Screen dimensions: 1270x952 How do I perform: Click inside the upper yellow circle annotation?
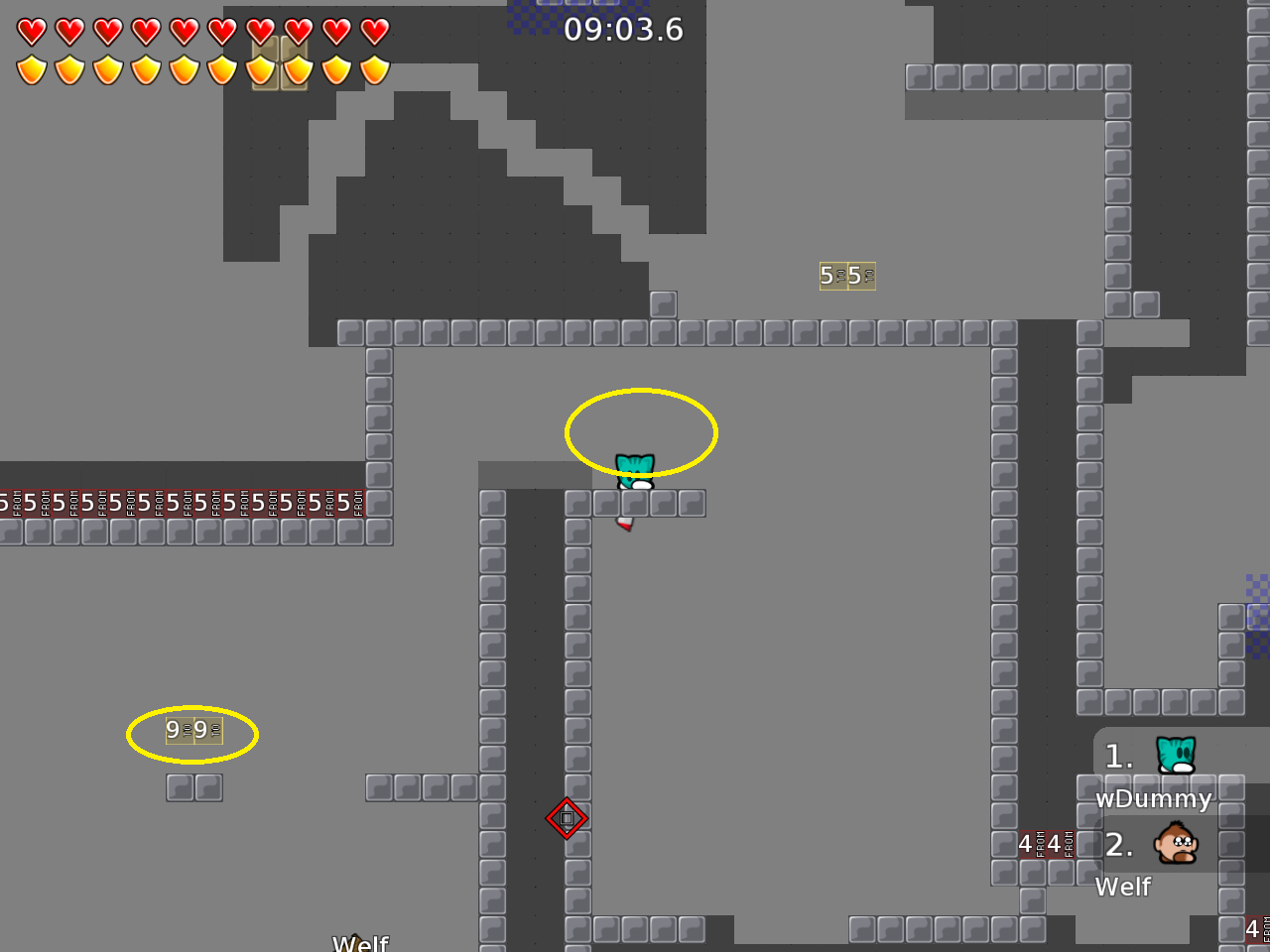643,431
